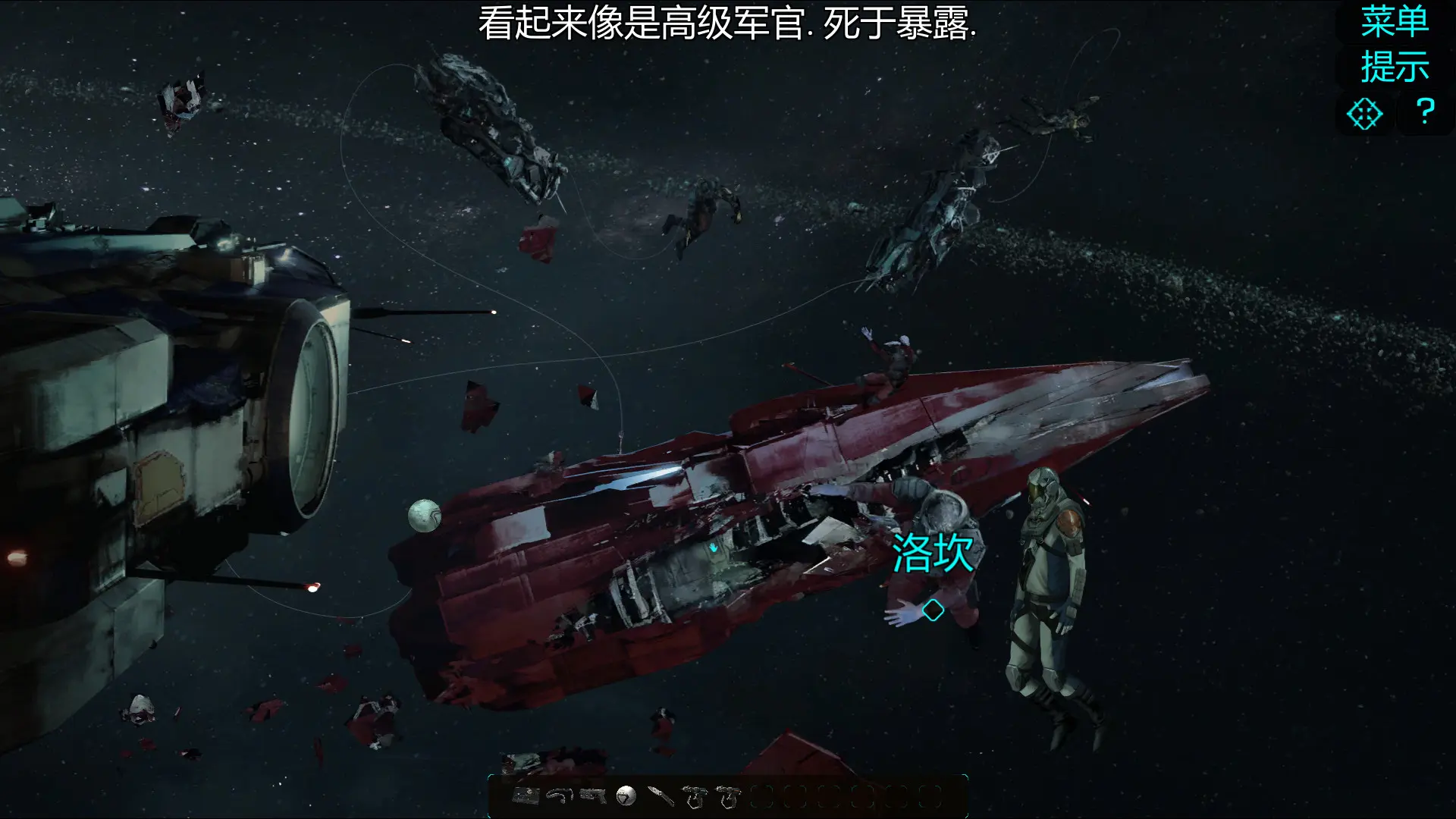Toggle the hotspot highlighter crosshair icon

(1365, 114)
